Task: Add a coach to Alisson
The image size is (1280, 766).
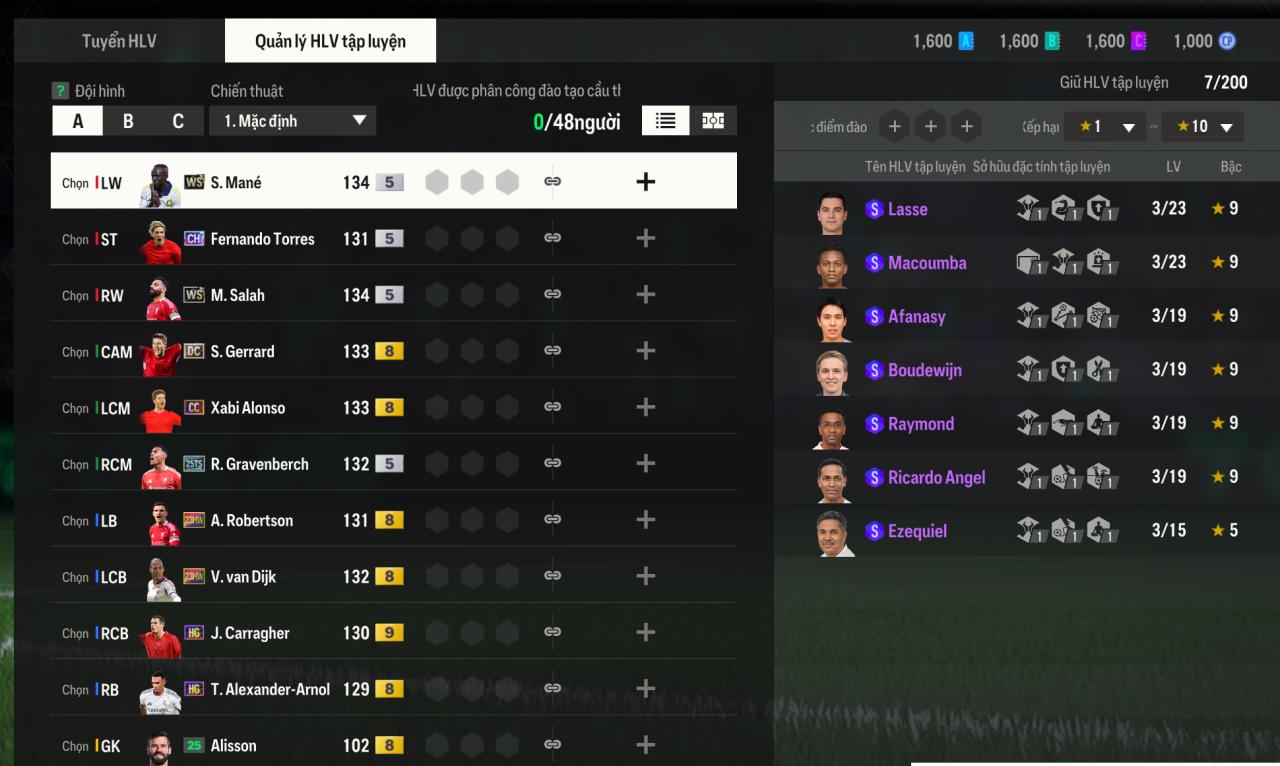Action: pos(646,745)
